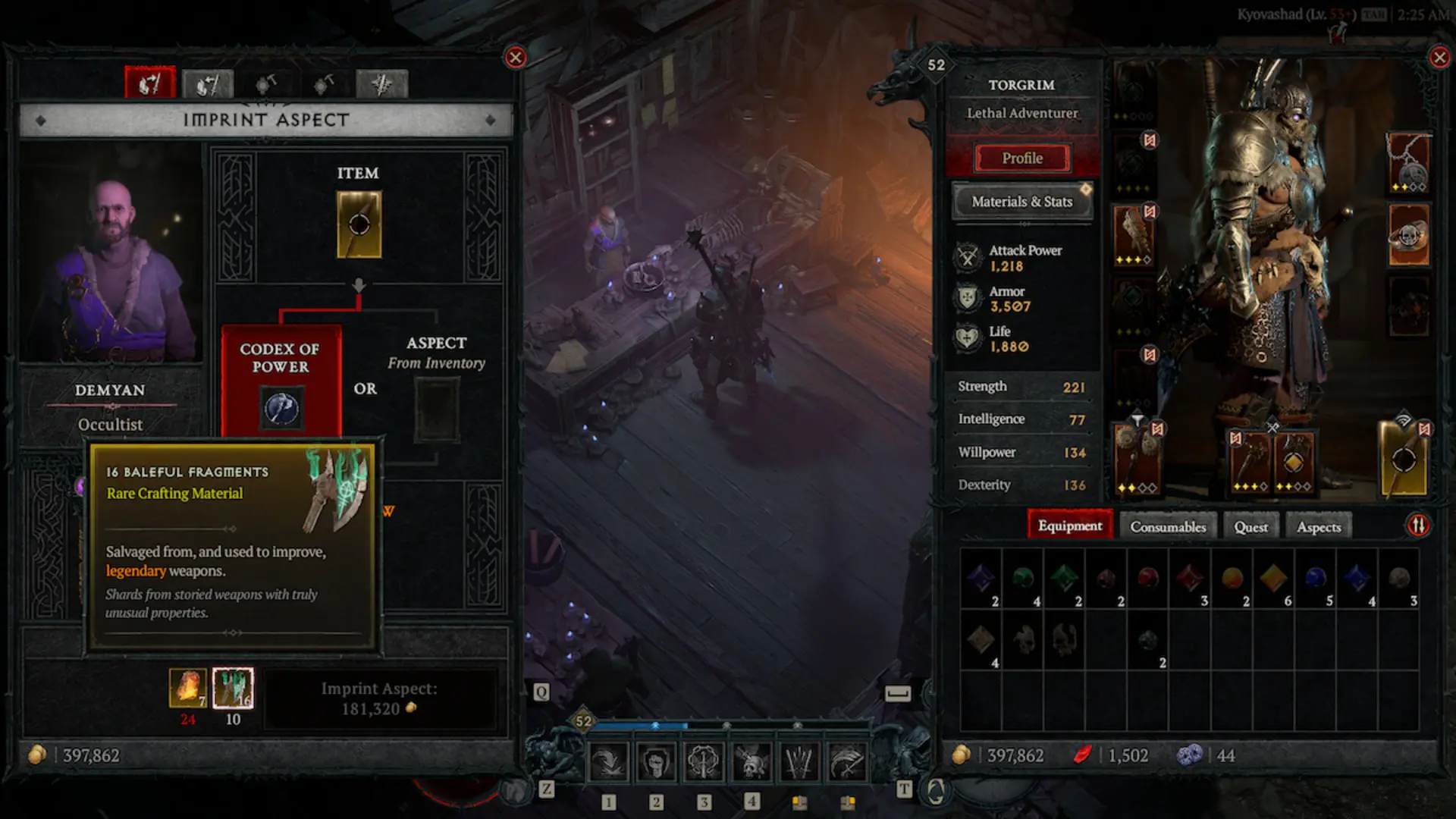Select the Equipment tab
The image size is (1456, 819).
coord(1070,525)
